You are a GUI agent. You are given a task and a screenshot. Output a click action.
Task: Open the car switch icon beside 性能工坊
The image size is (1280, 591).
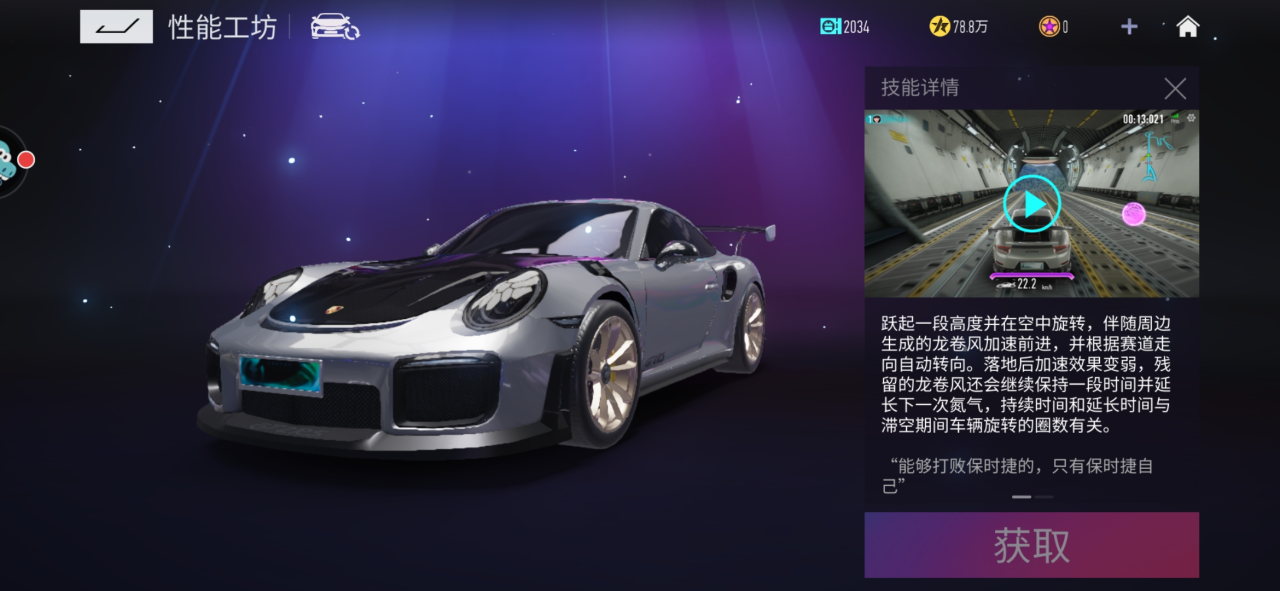[x=335, y=27]
